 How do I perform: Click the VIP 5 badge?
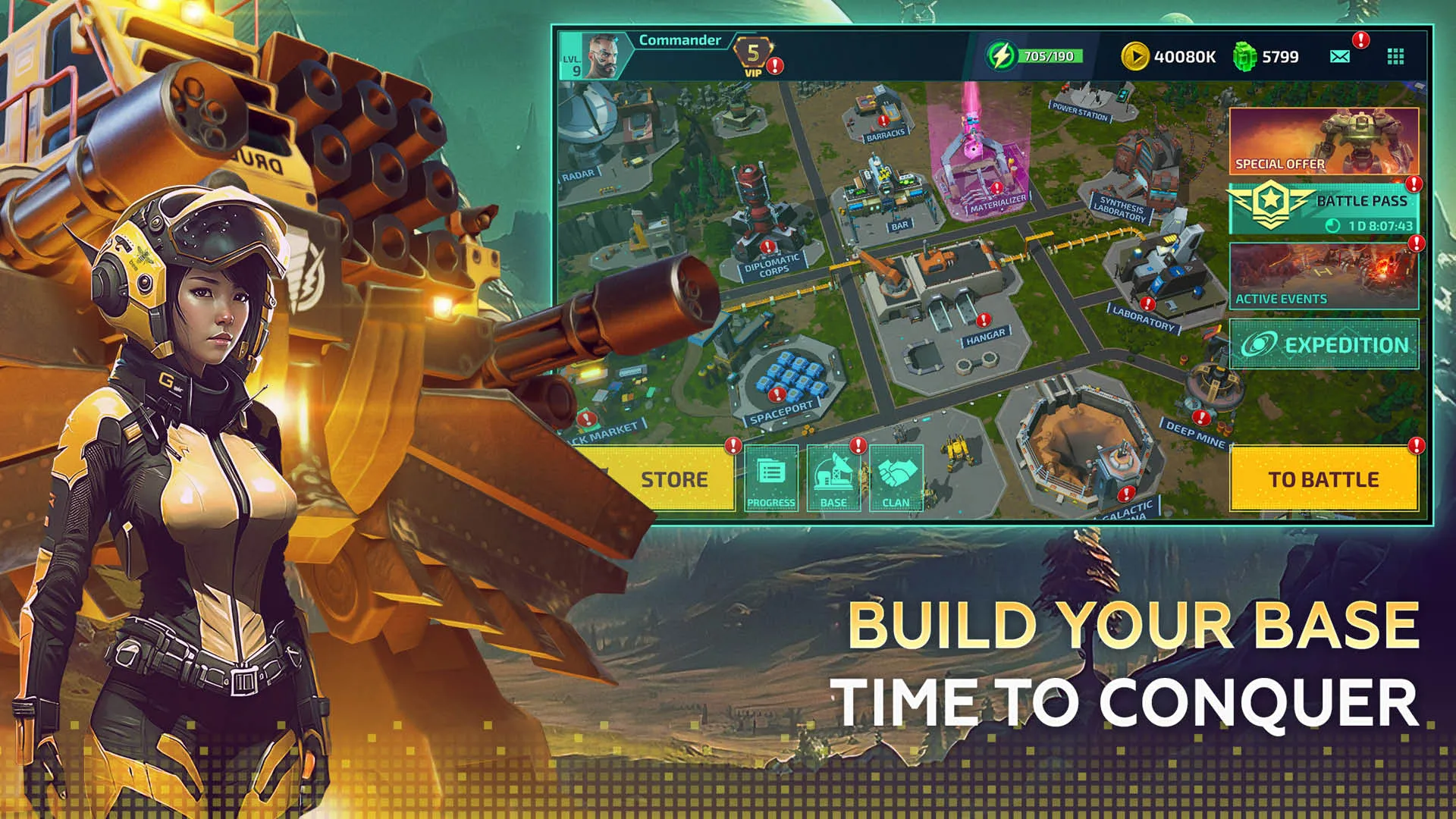[752, 55]
